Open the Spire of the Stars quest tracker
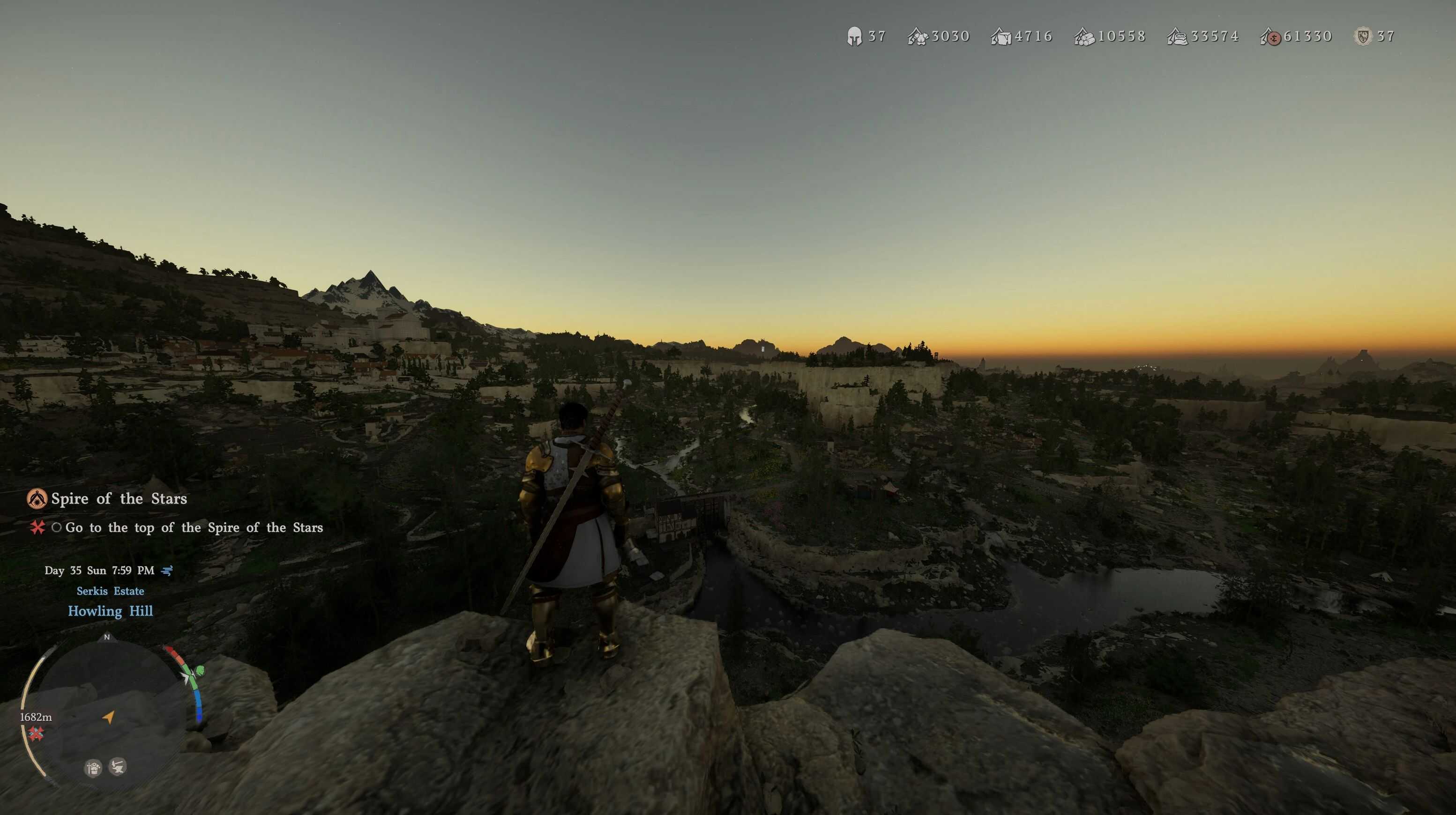Screen dimensions: 1456x815 tap(119, 499)
